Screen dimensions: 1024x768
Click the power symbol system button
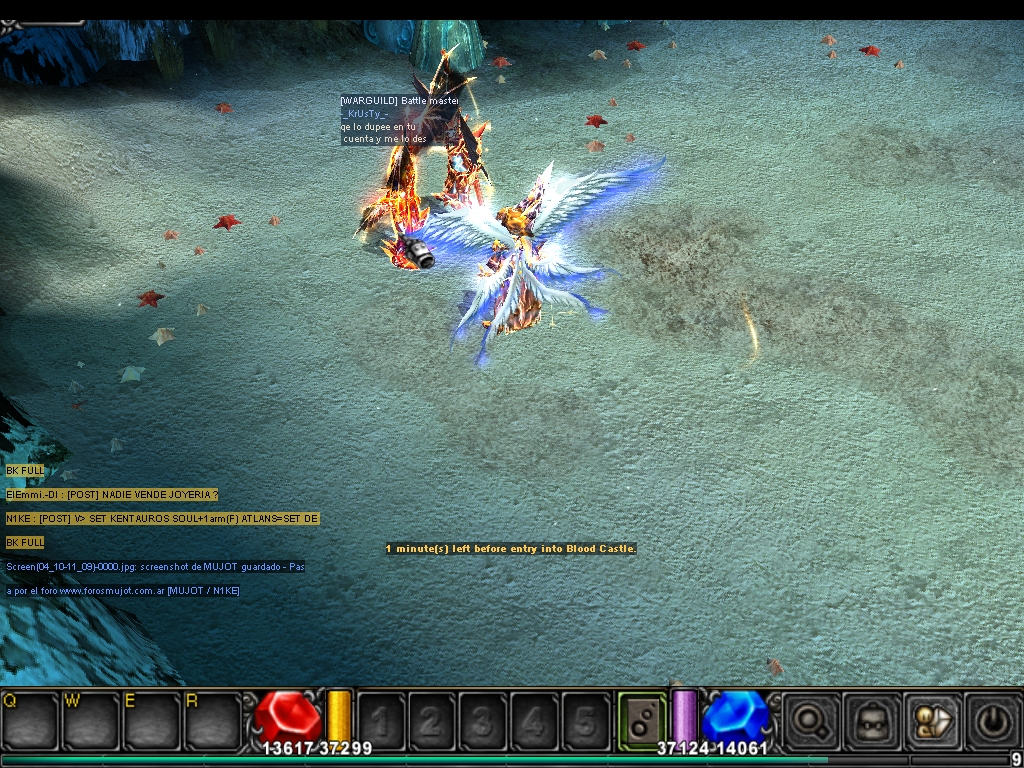(993, 720)
